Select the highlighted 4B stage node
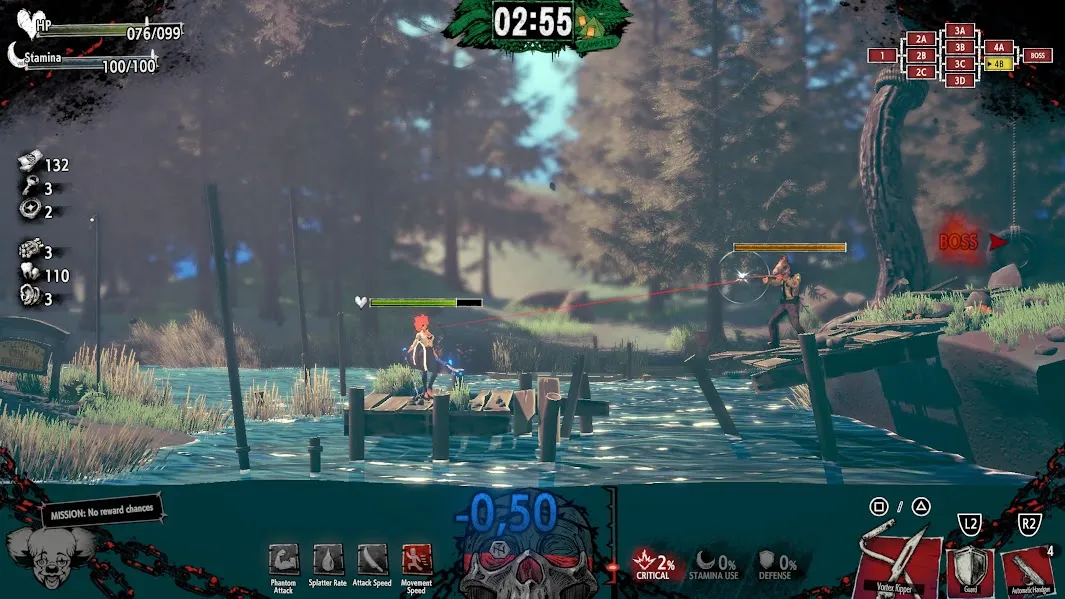This screenshot has height=599, width=1065. coord(998,63)
